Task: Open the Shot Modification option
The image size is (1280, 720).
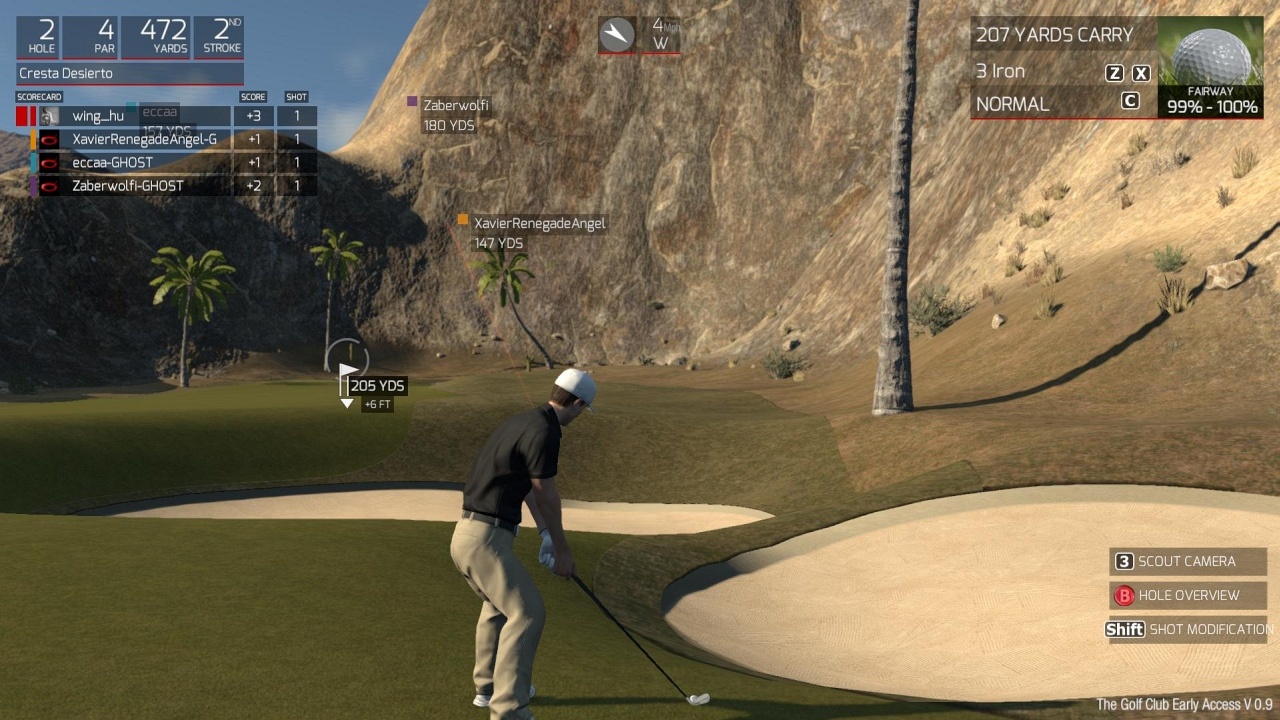Action: coord(1188,629)
